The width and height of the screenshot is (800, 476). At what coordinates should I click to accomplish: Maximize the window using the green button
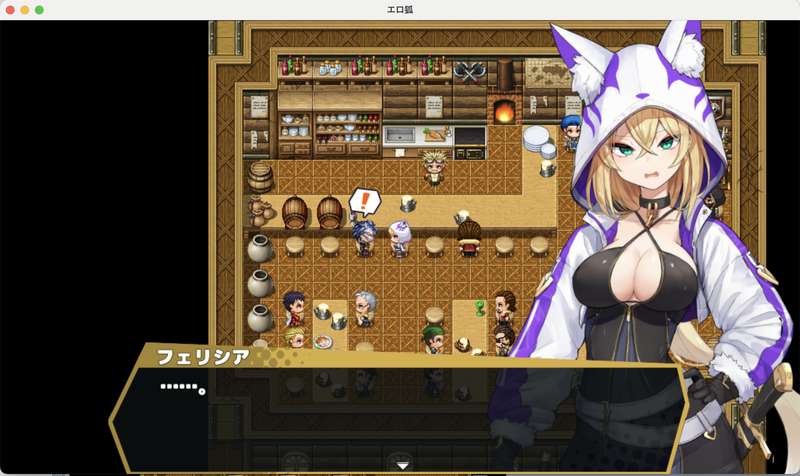click(39, 9)
